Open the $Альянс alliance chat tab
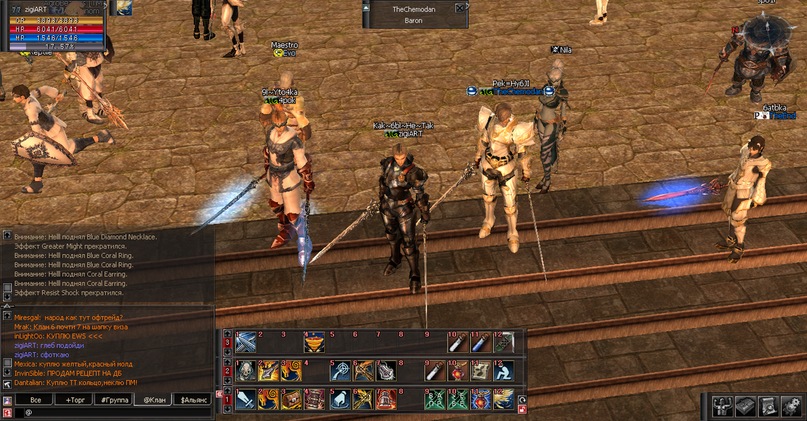 click(195, 399)
